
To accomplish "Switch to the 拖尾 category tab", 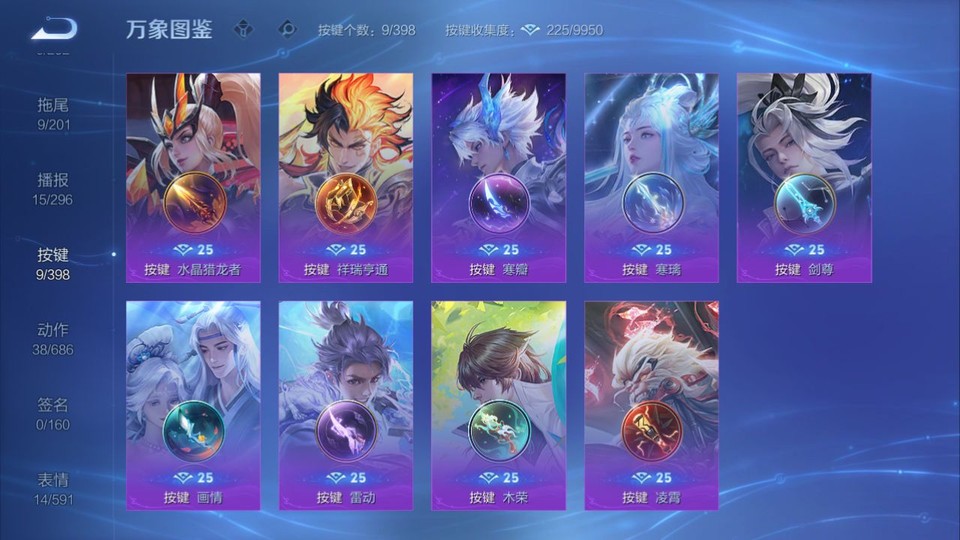I will click(54, 113).
